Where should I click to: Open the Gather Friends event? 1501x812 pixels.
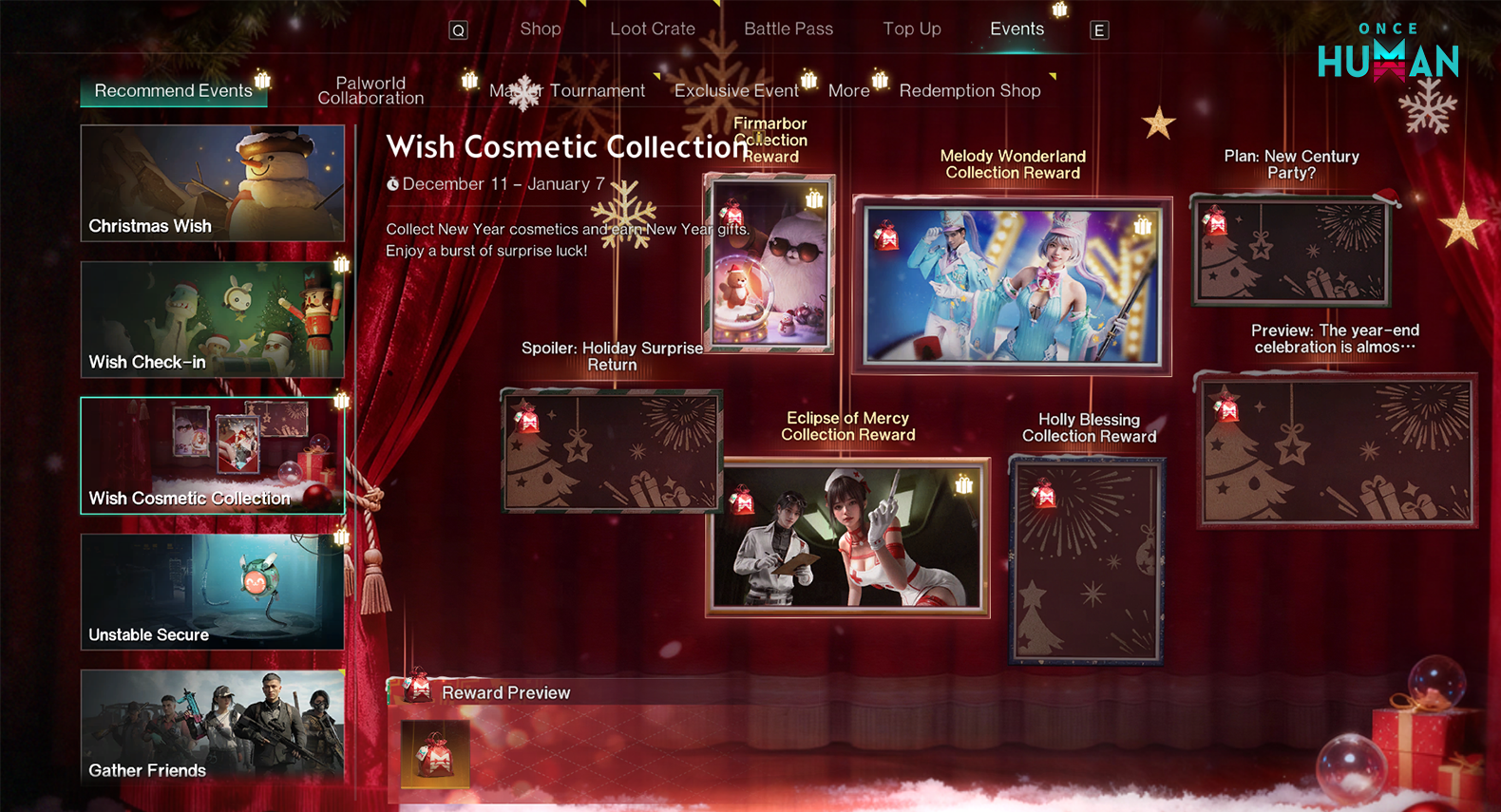(x=213, y=727)
